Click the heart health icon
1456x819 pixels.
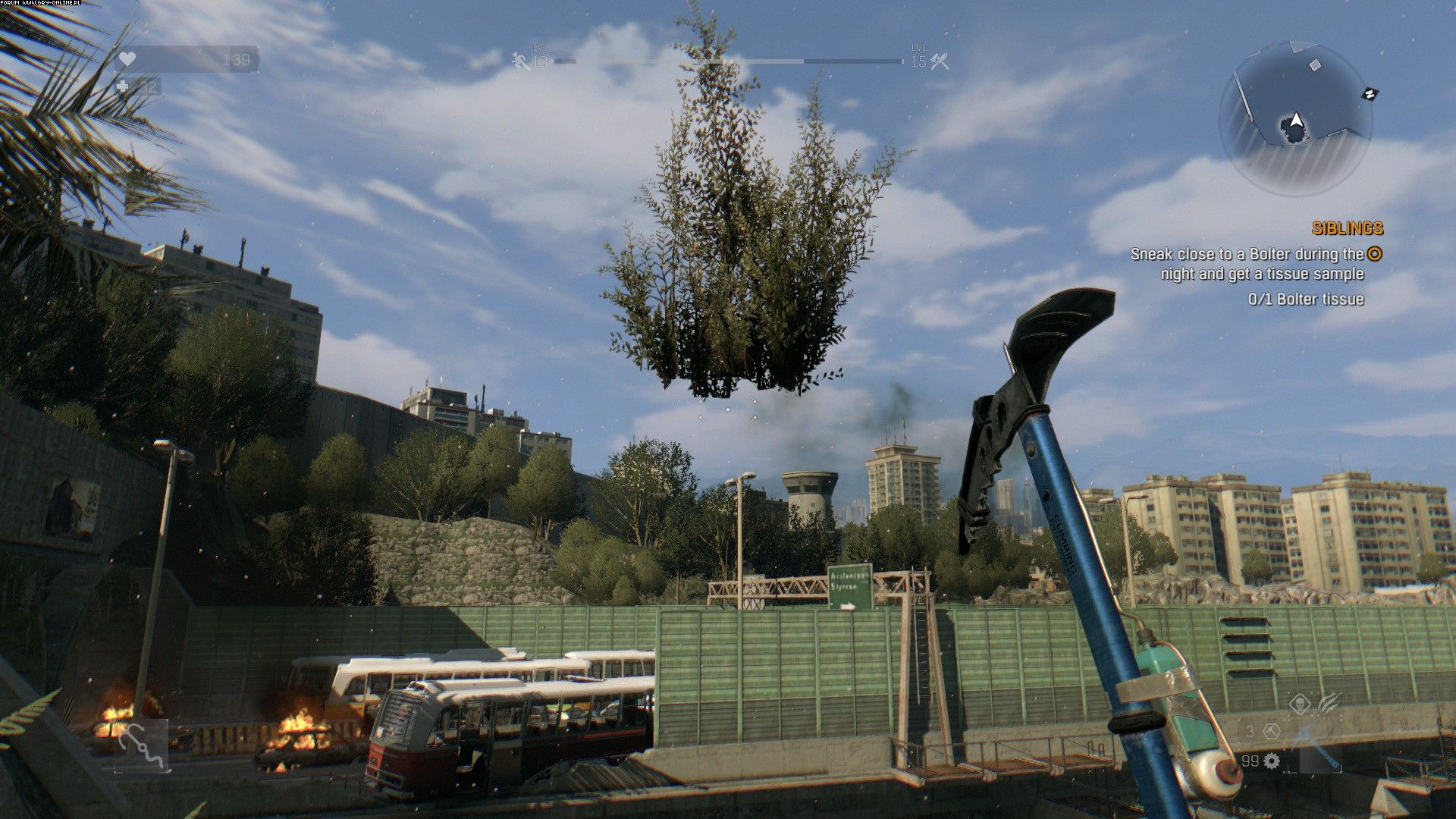pos(127,59)
